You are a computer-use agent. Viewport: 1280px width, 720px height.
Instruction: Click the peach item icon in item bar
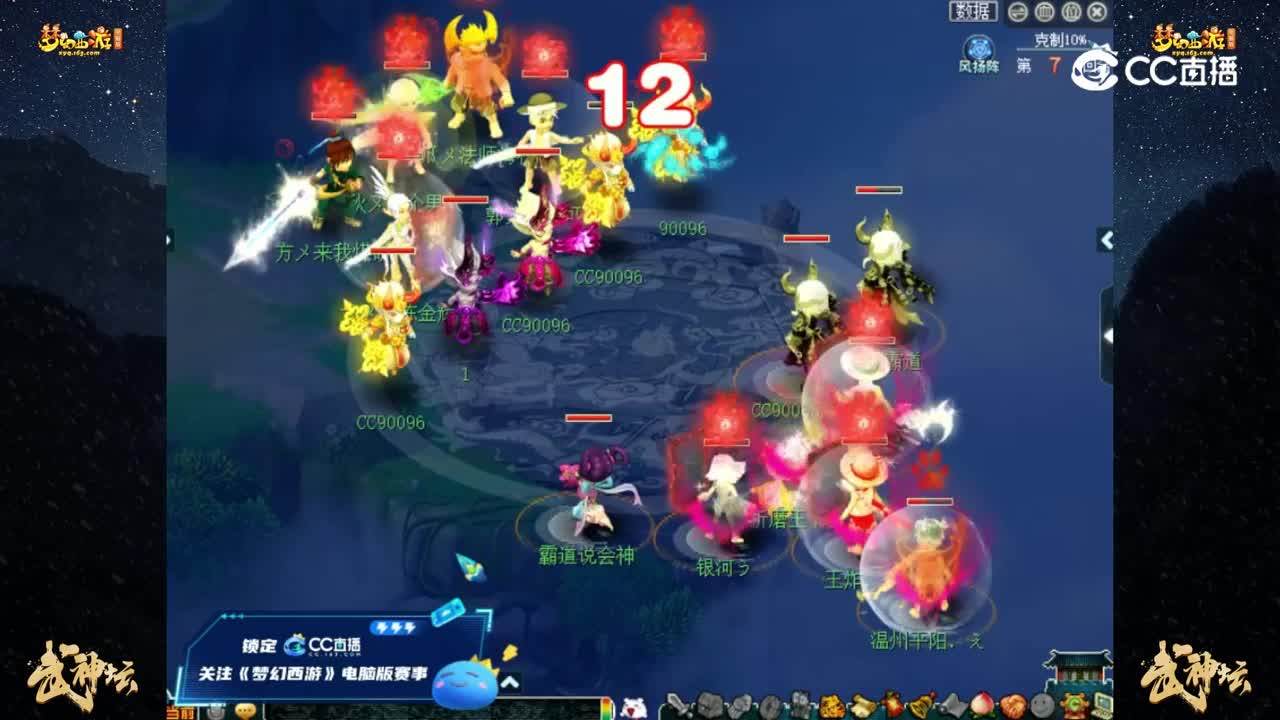click(980, 705)
